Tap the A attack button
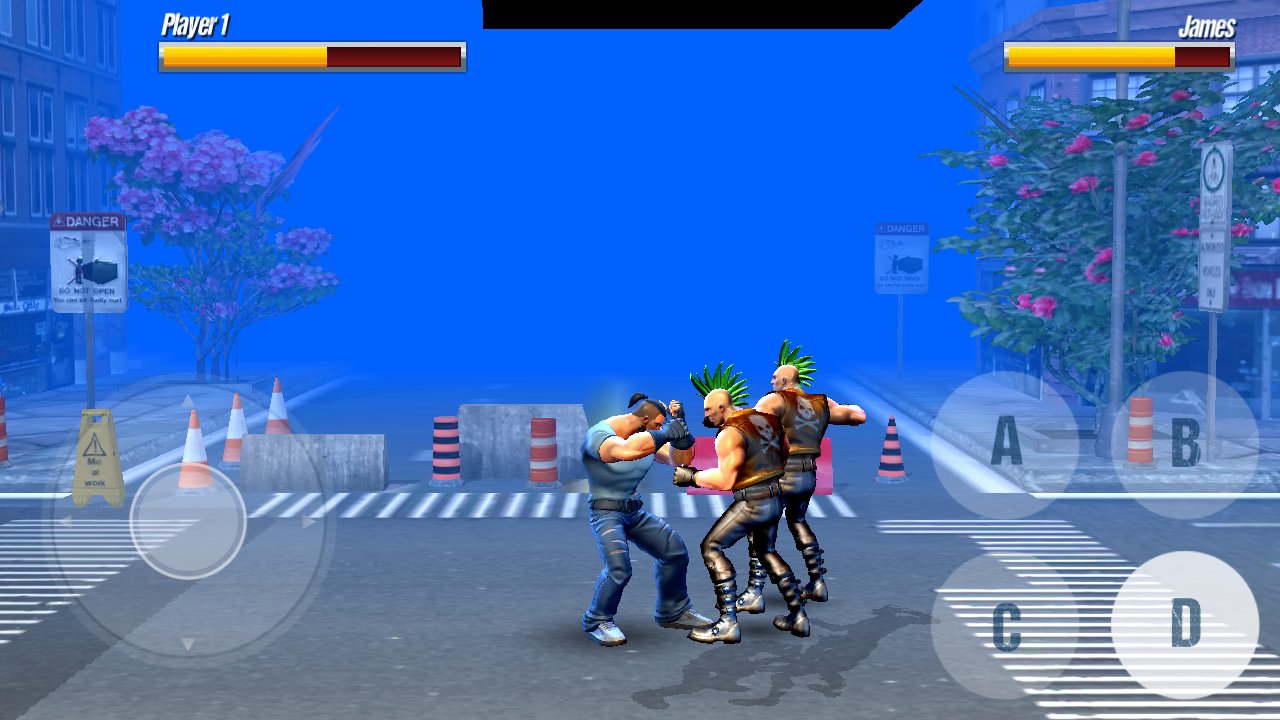Image resolution: width=1280 pixels, height=720 pixels. pyautogui.click(x=1005, y=444)
